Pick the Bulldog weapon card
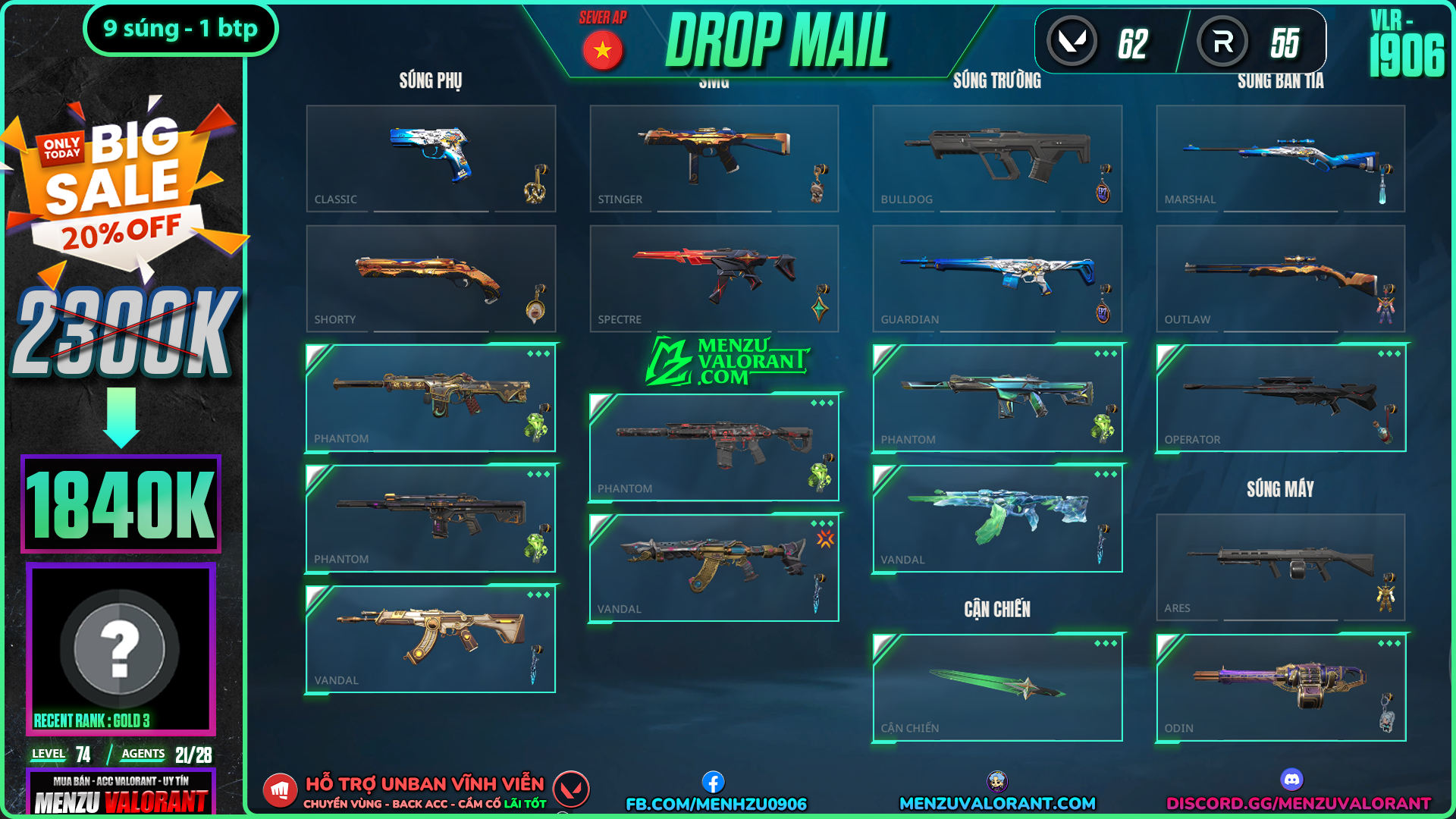The height and width of the screenshot is (819, 1456). tap(997, 158)
